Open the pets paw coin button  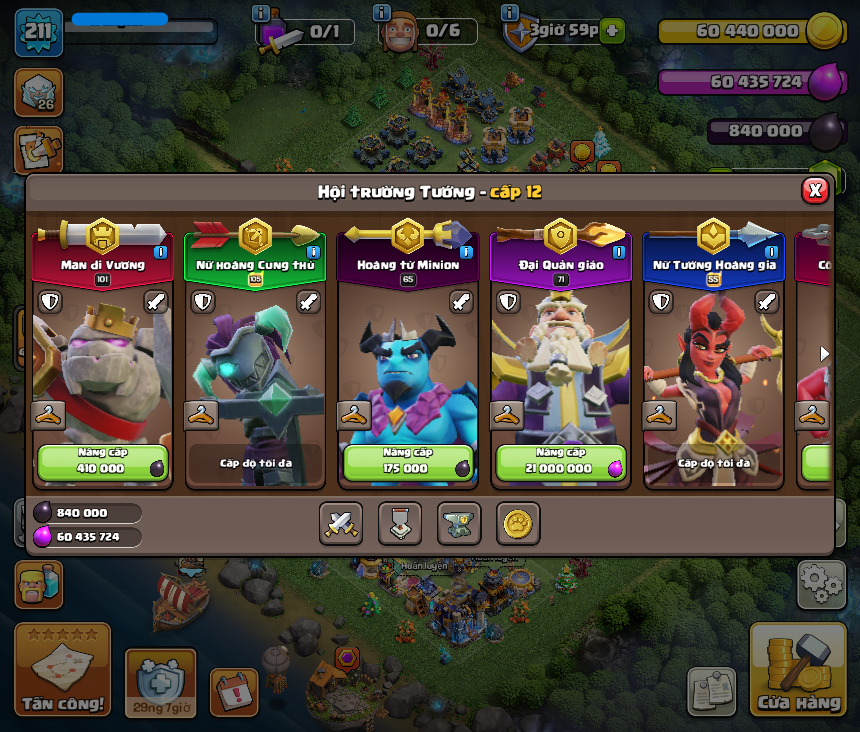click(518, 523)
